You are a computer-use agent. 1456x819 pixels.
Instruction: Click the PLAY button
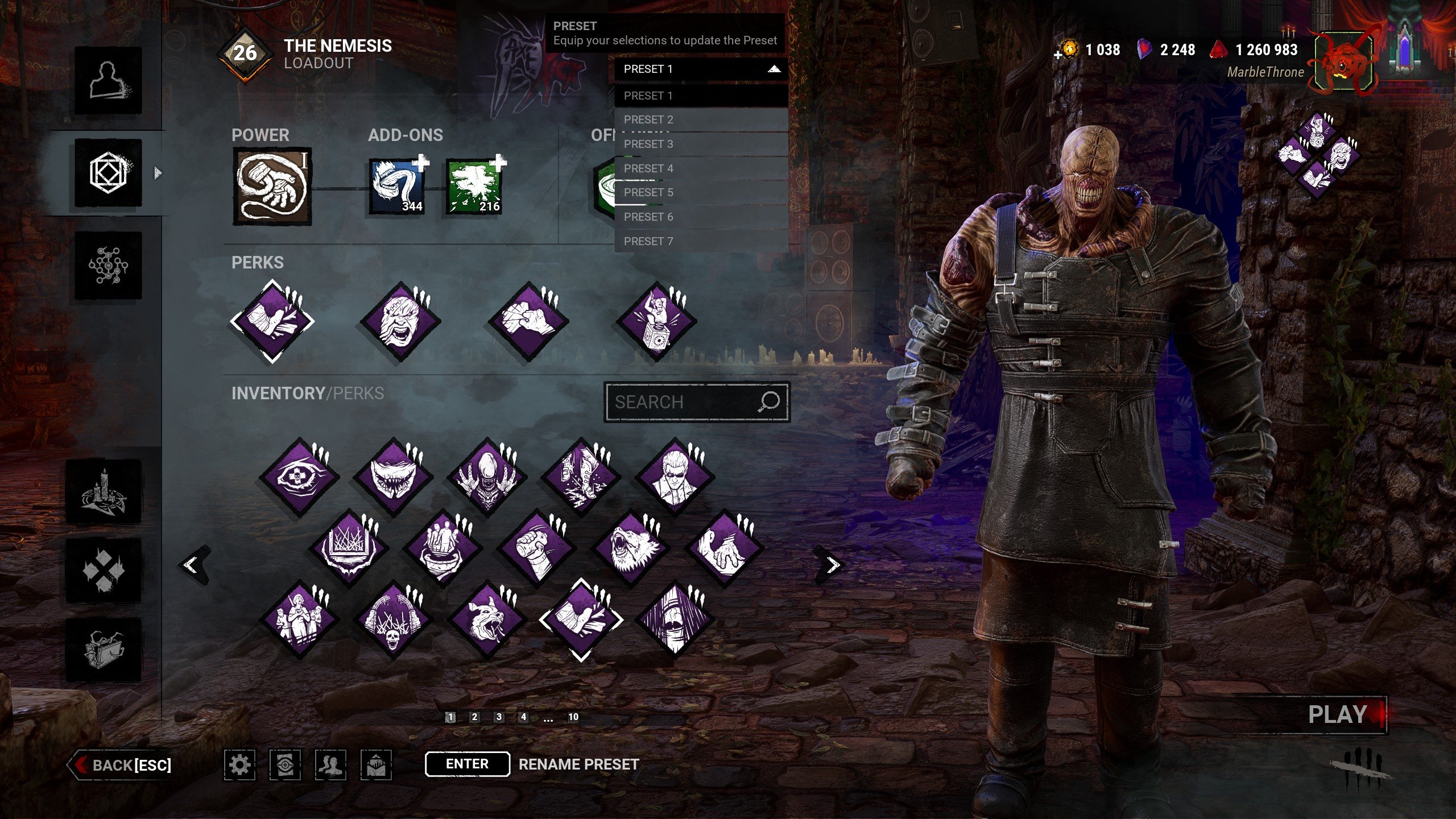click(1338, 714)
